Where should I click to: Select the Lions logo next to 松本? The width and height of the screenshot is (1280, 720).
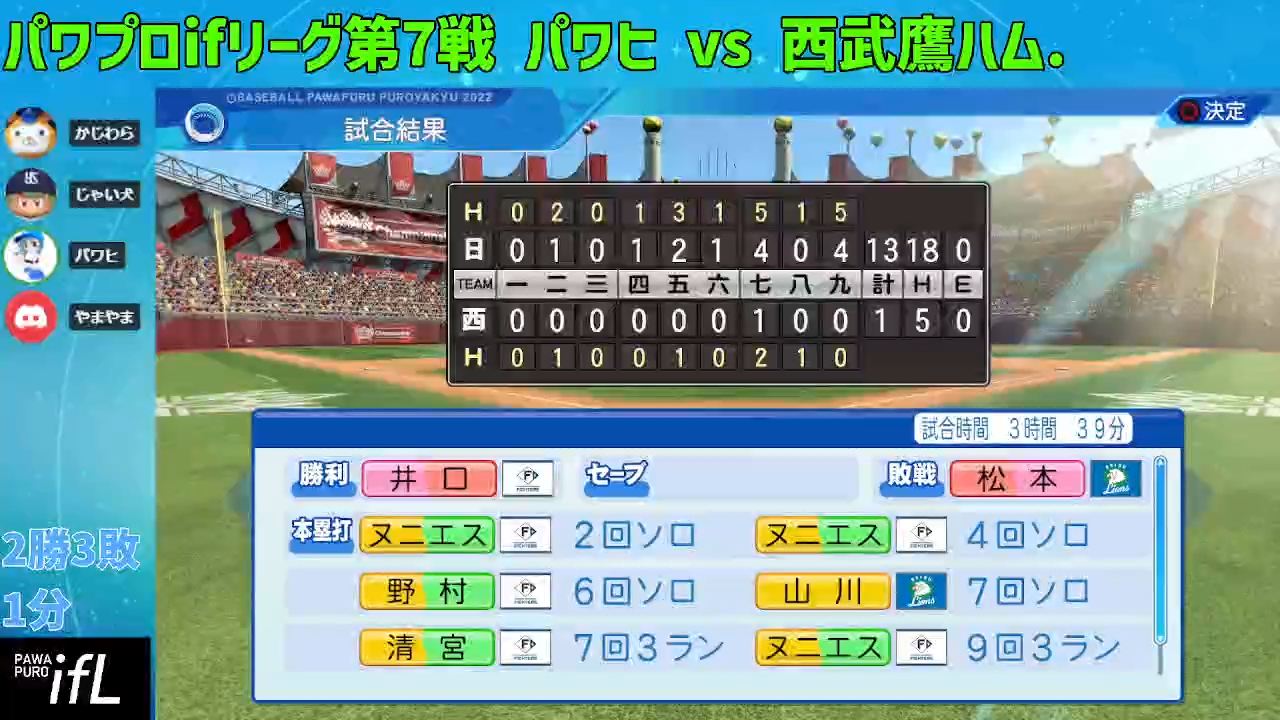click(x=1117, y=478)
